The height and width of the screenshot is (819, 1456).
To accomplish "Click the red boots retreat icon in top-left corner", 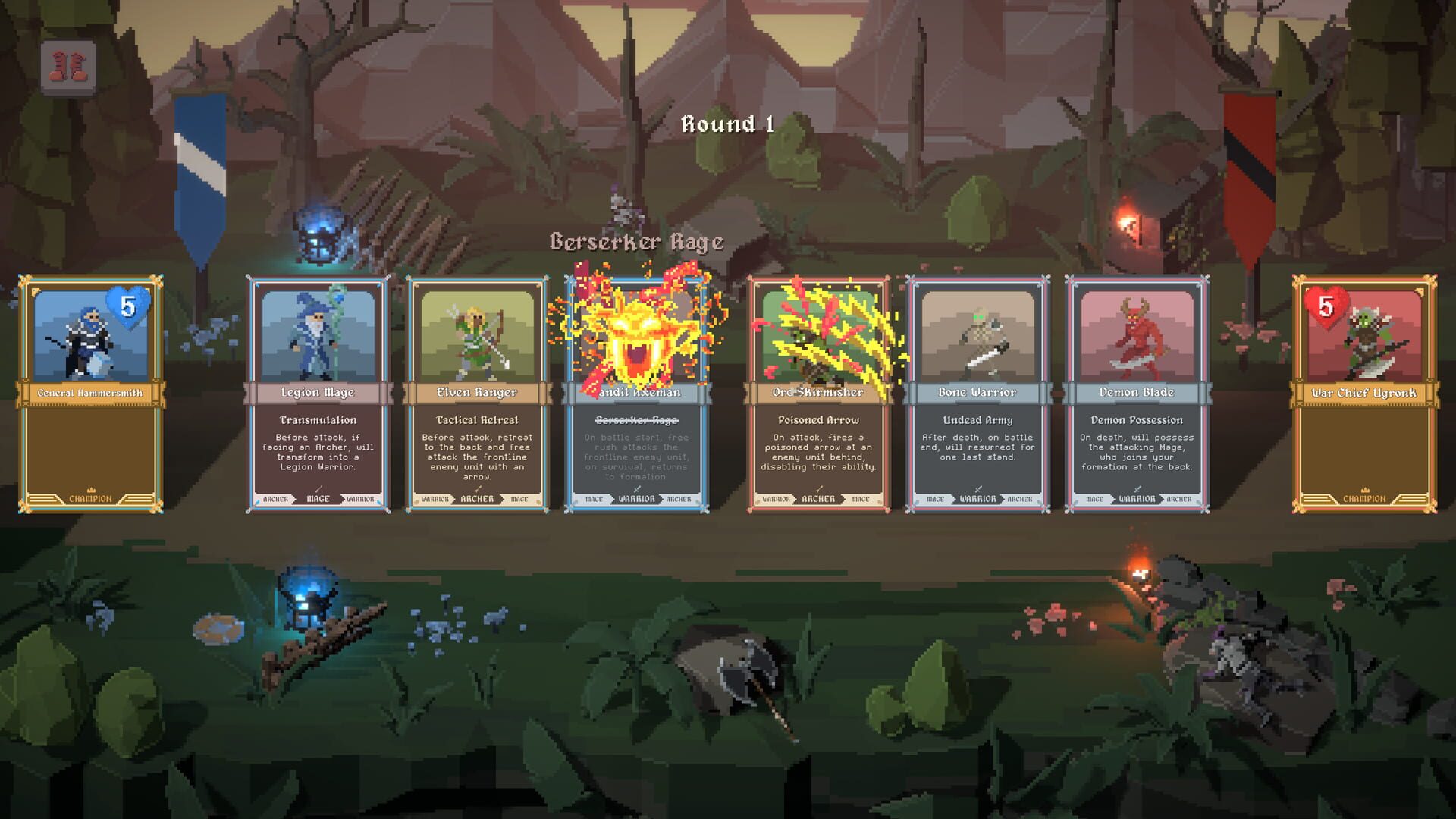I will click(67, 64).
